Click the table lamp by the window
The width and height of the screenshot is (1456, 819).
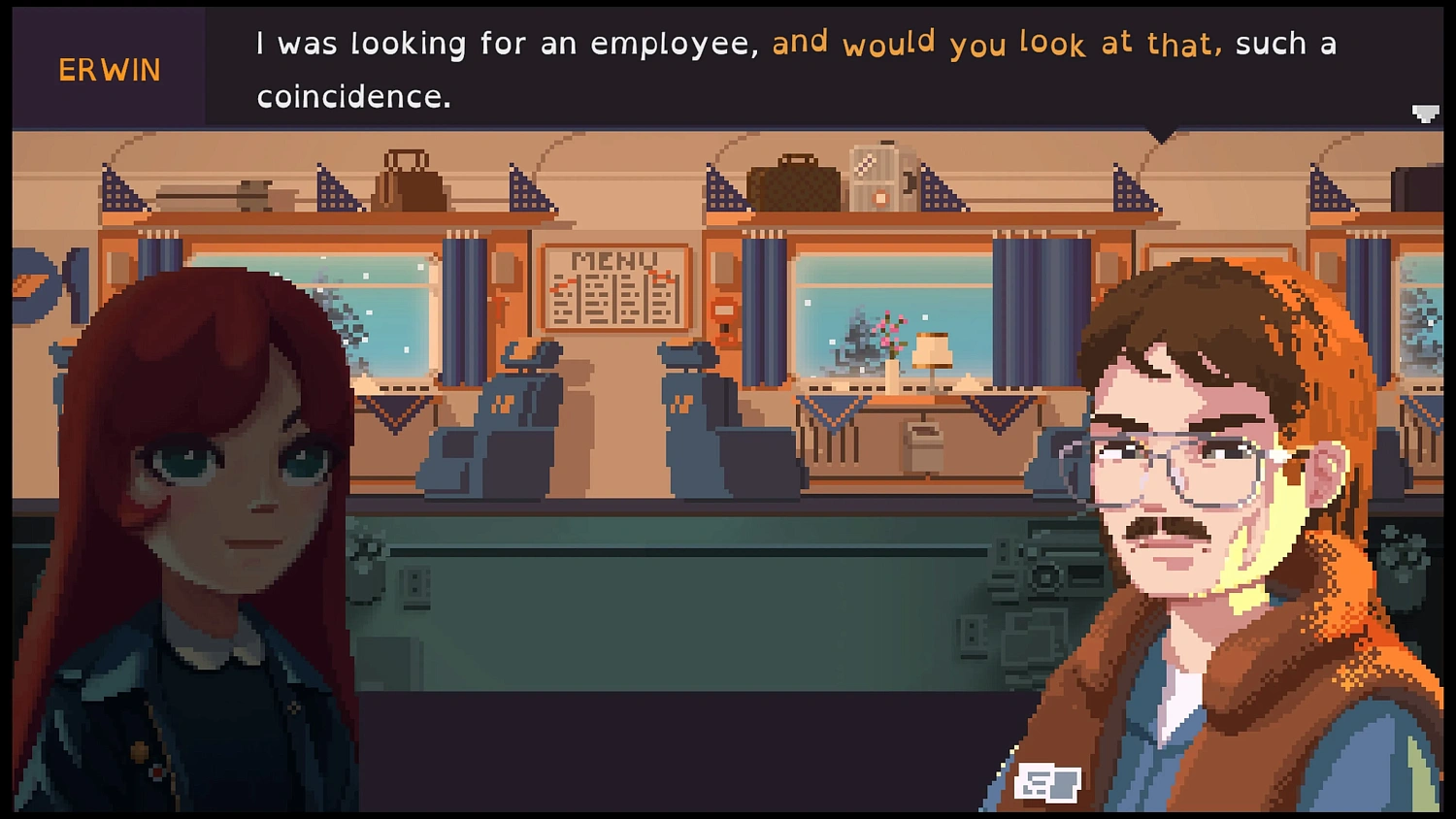click(932, 354)
